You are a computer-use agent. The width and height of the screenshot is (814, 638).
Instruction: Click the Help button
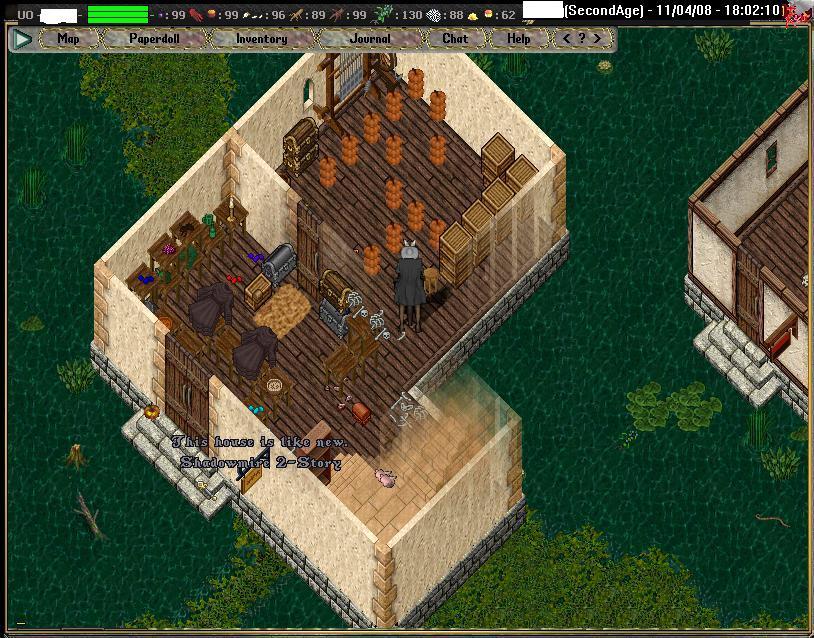pos(518,39)
